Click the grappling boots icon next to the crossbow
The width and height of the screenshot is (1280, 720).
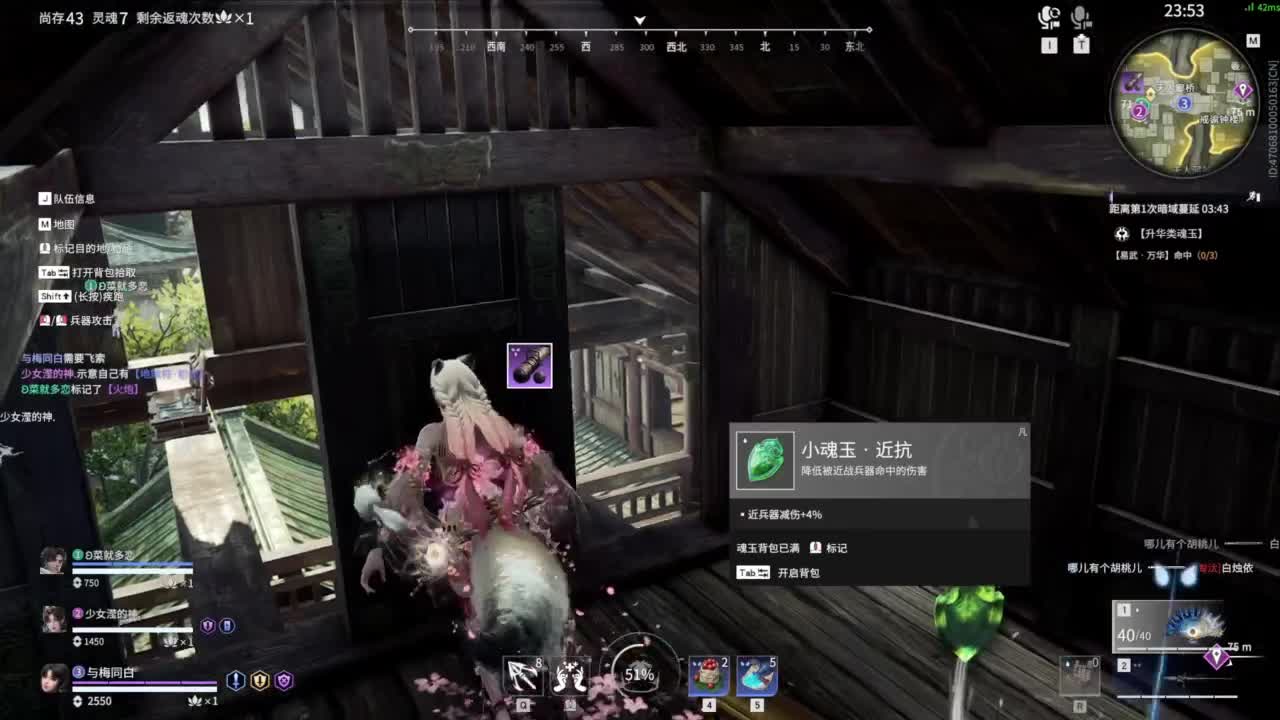(570, 676)
